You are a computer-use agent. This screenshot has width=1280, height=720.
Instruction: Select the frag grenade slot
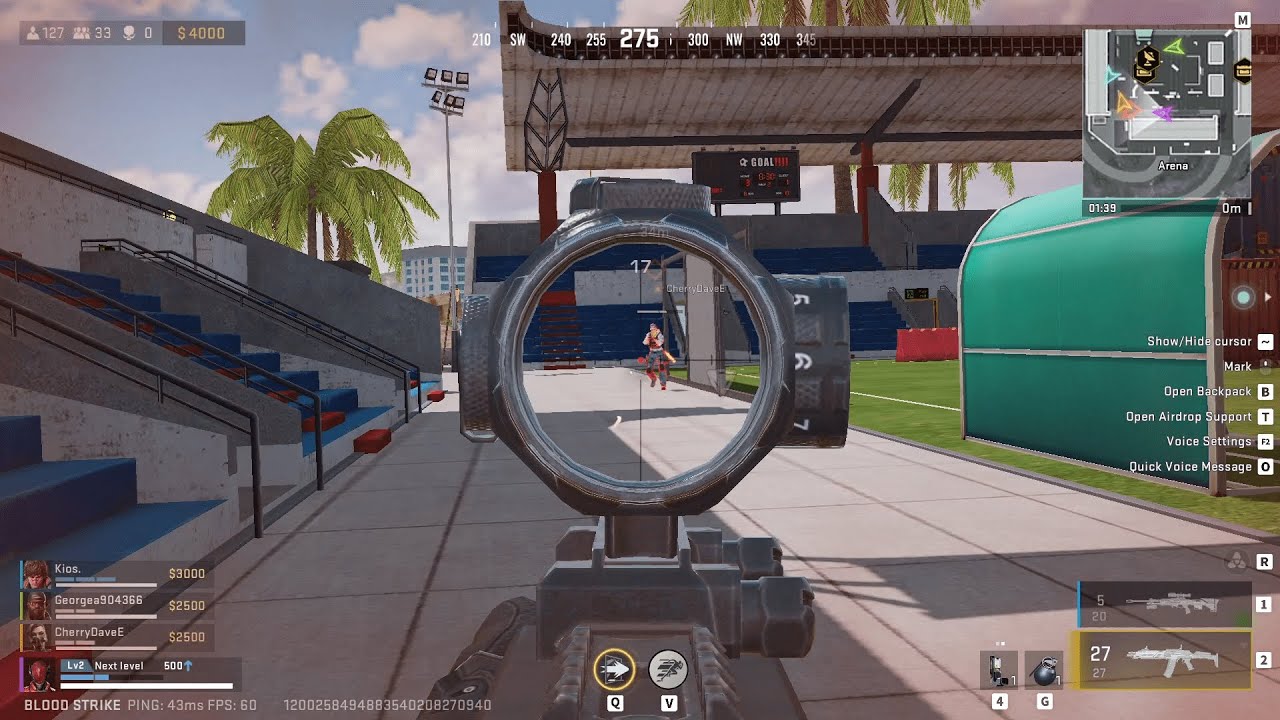pos(1043,670)
